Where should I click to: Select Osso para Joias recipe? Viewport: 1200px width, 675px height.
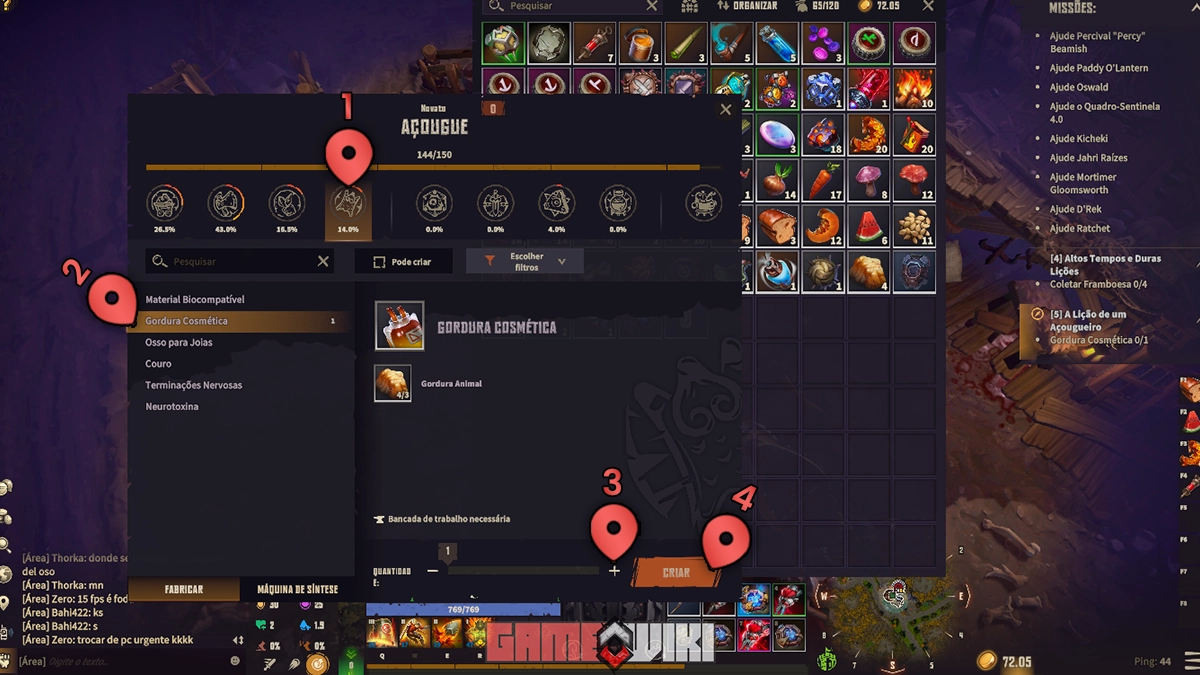[179, 343]
